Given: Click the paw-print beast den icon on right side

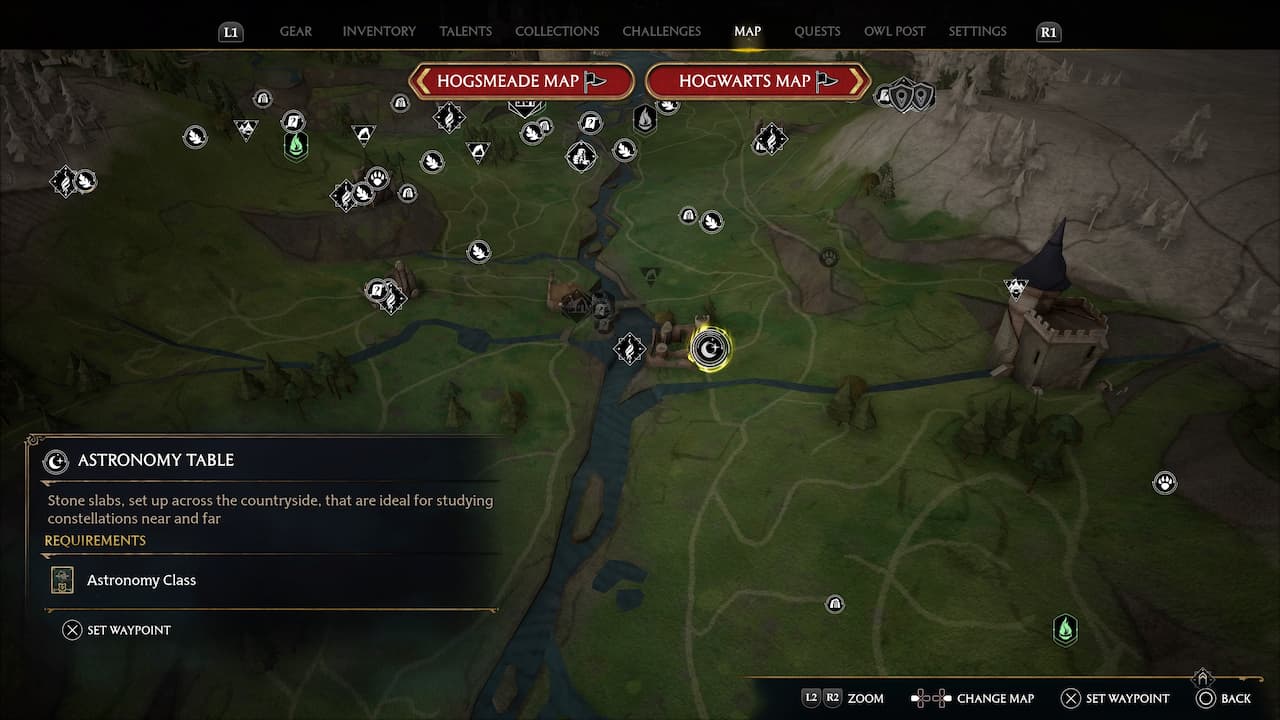Looking at the screenshot, I should (x=1164, y=482).
